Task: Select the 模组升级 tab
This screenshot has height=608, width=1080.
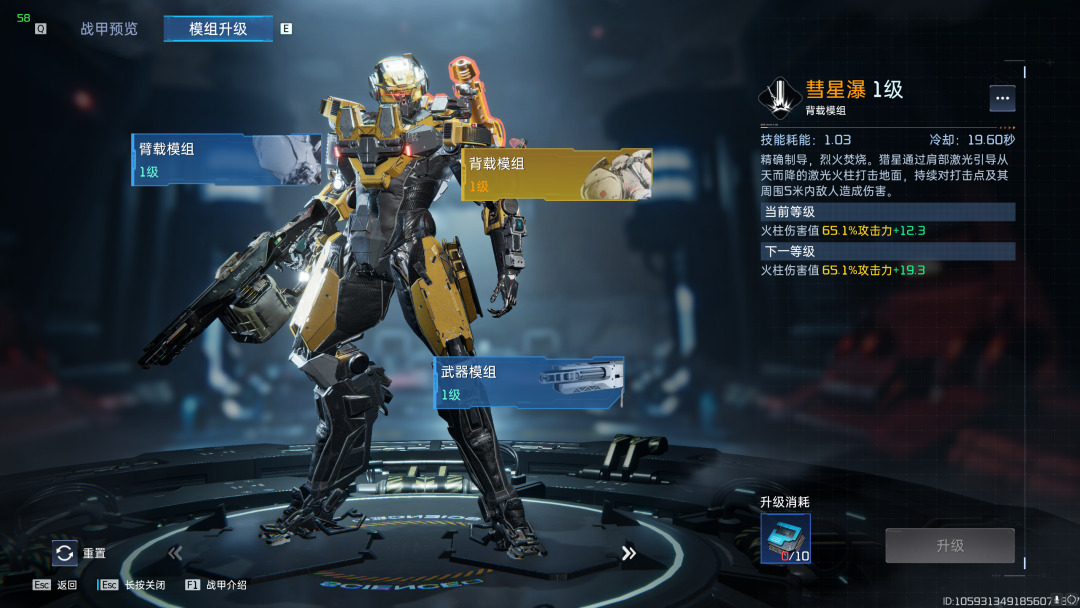Action: (x=218, y=29)
